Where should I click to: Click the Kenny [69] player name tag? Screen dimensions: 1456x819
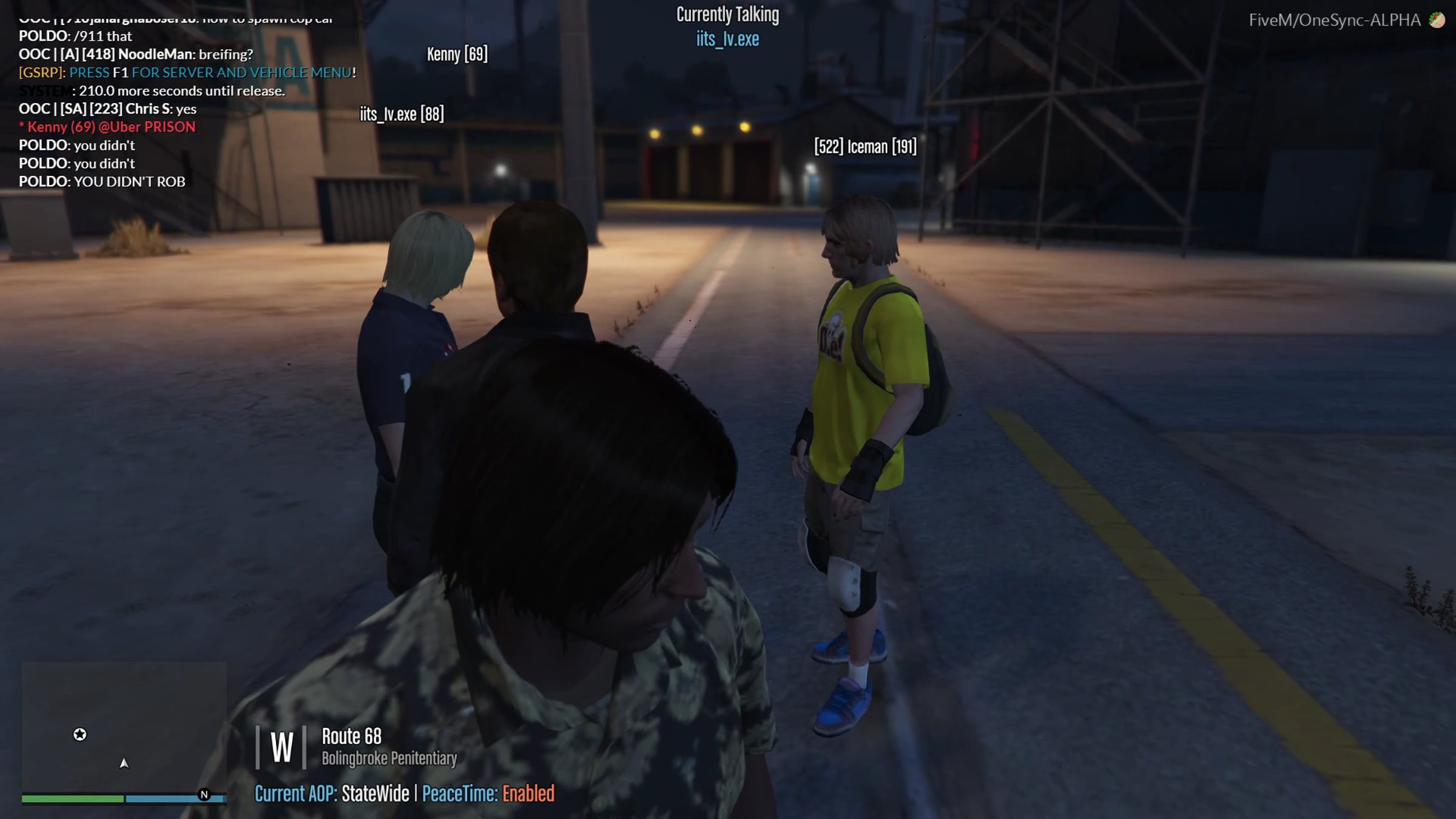(457, 54)
